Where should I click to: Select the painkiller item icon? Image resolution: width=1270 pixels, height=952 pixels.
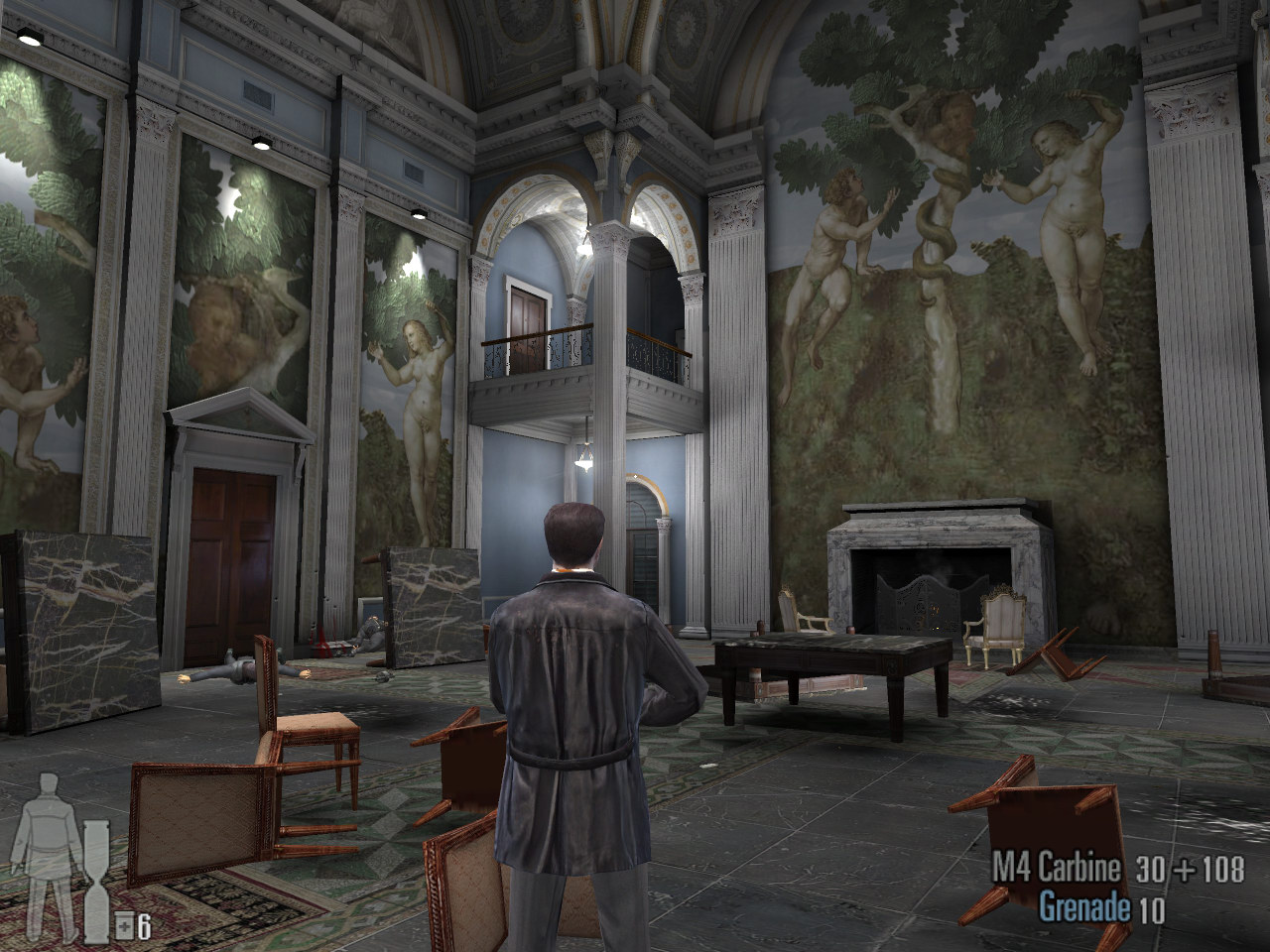click(x=125, y=926)
